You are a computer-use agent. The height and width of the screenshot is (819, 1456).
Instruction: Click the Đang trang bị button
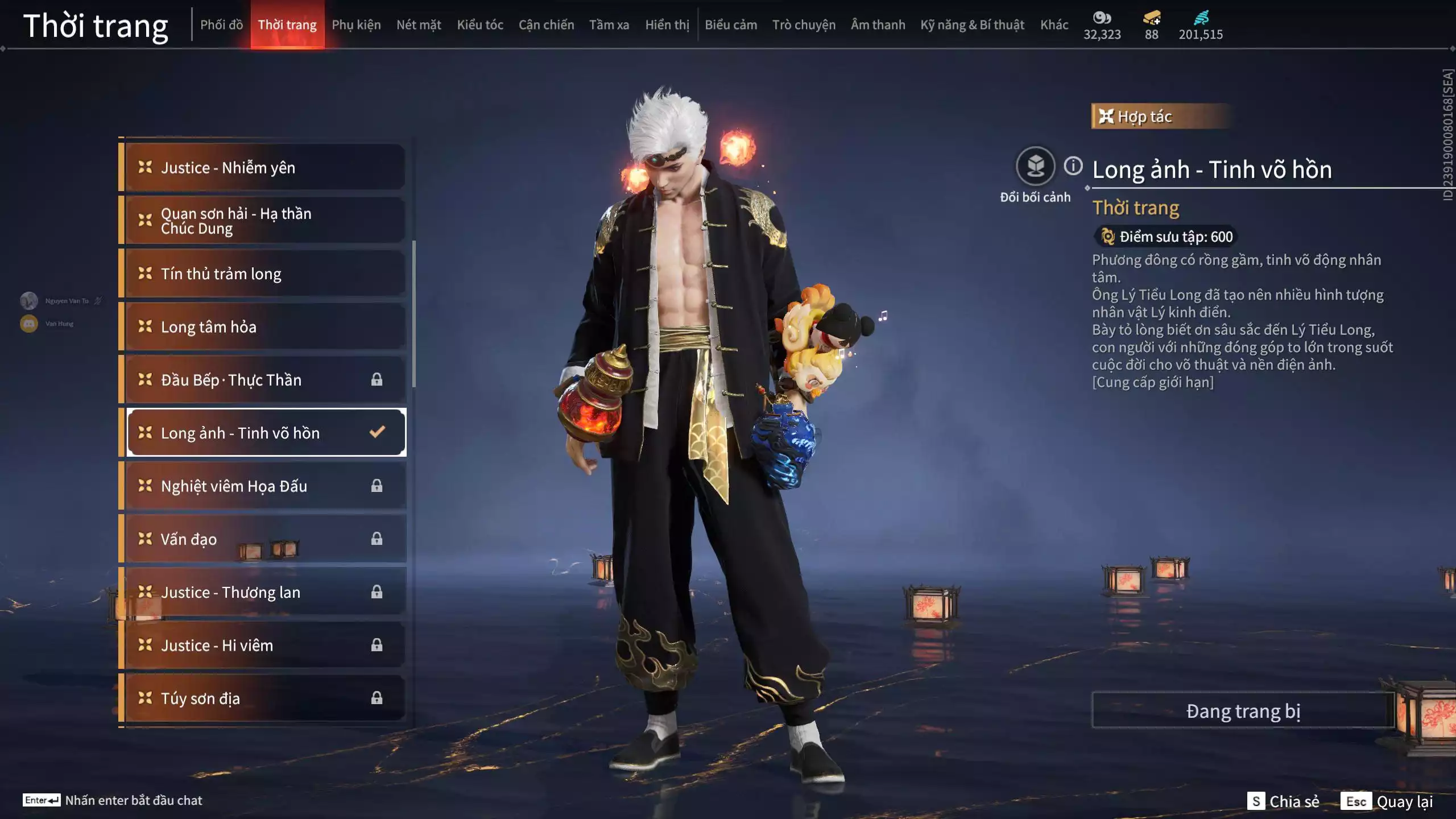1243,711
